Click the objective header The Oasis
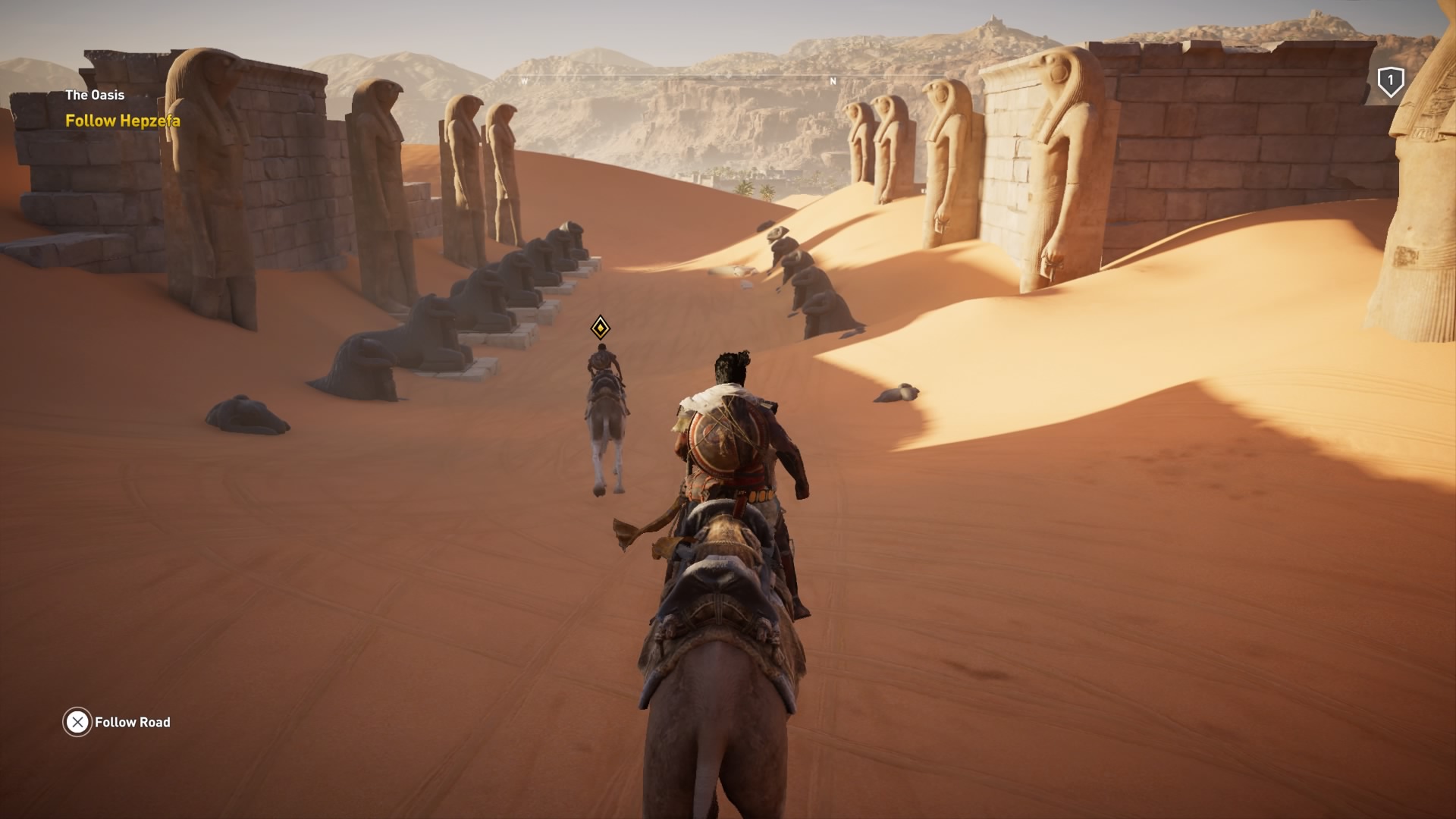The image size is (1456, 819). (x=94, y=96)
